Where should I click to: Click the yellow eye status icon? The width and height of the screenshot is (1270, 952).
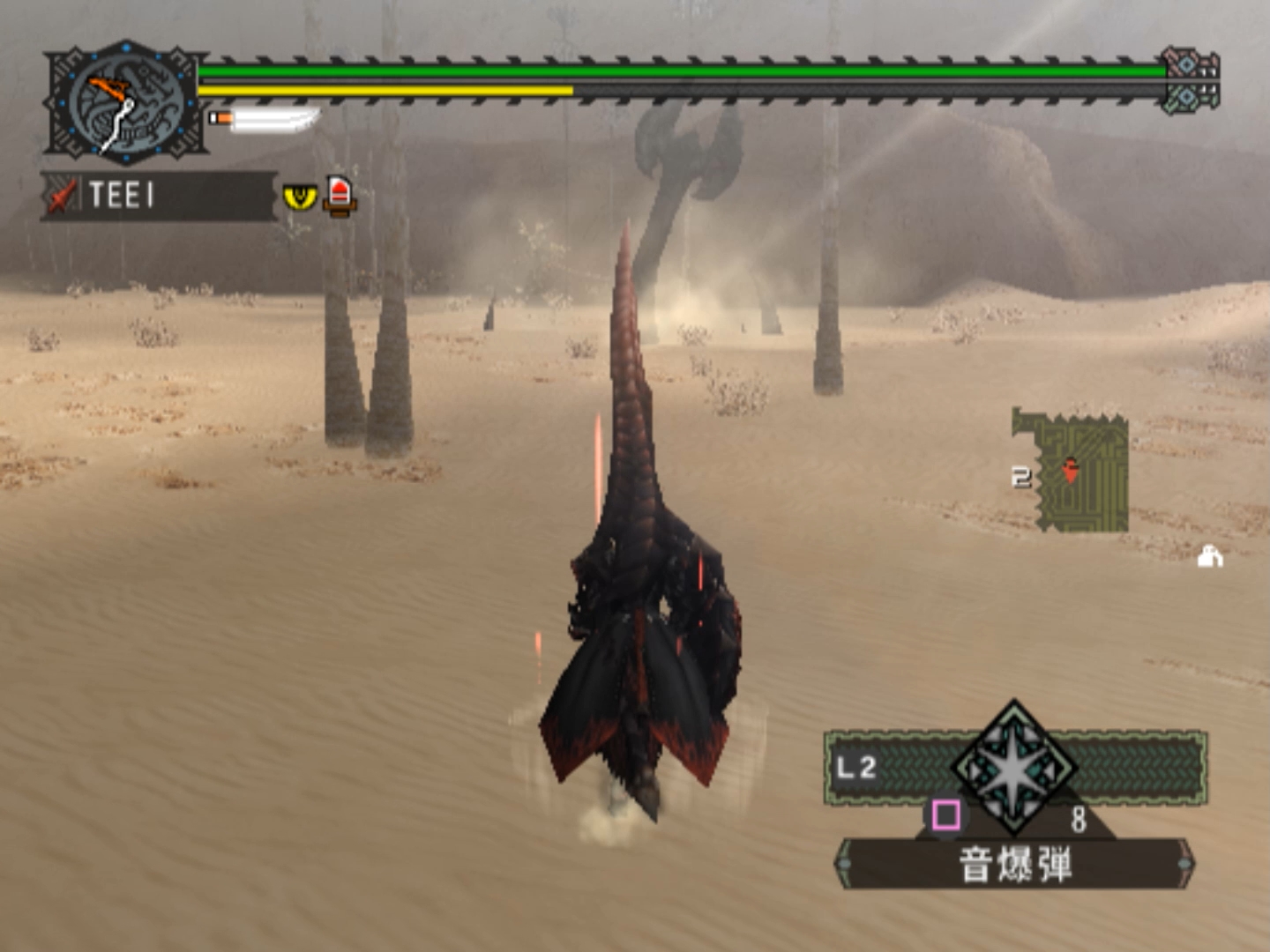(x=300, y=196)
